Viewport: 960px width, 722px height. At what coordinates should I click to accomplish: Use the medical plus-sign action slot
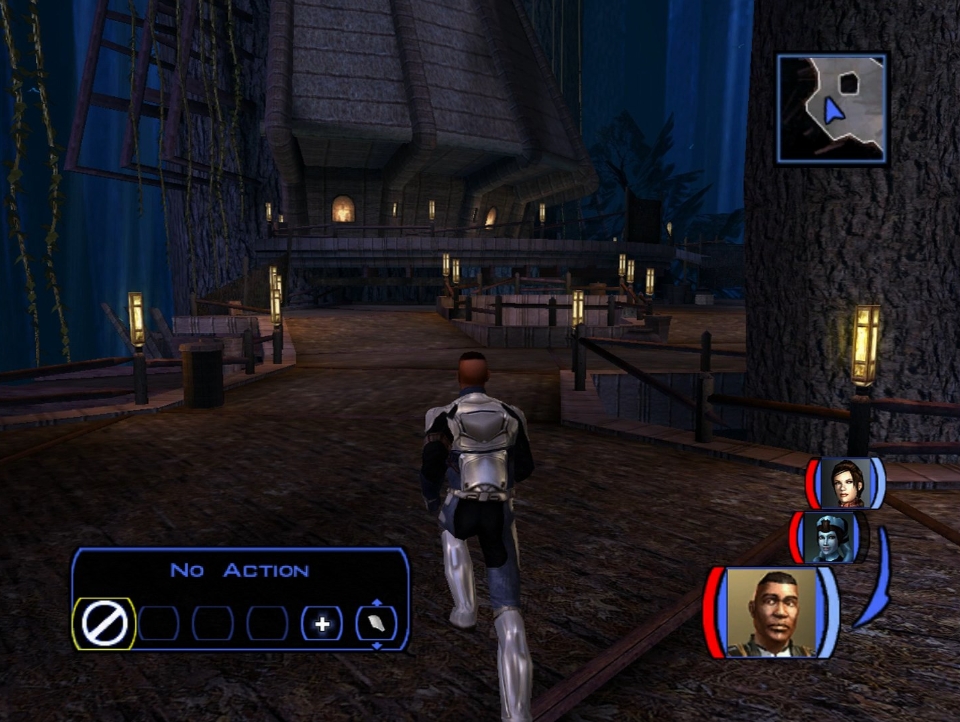click(322, 624)
